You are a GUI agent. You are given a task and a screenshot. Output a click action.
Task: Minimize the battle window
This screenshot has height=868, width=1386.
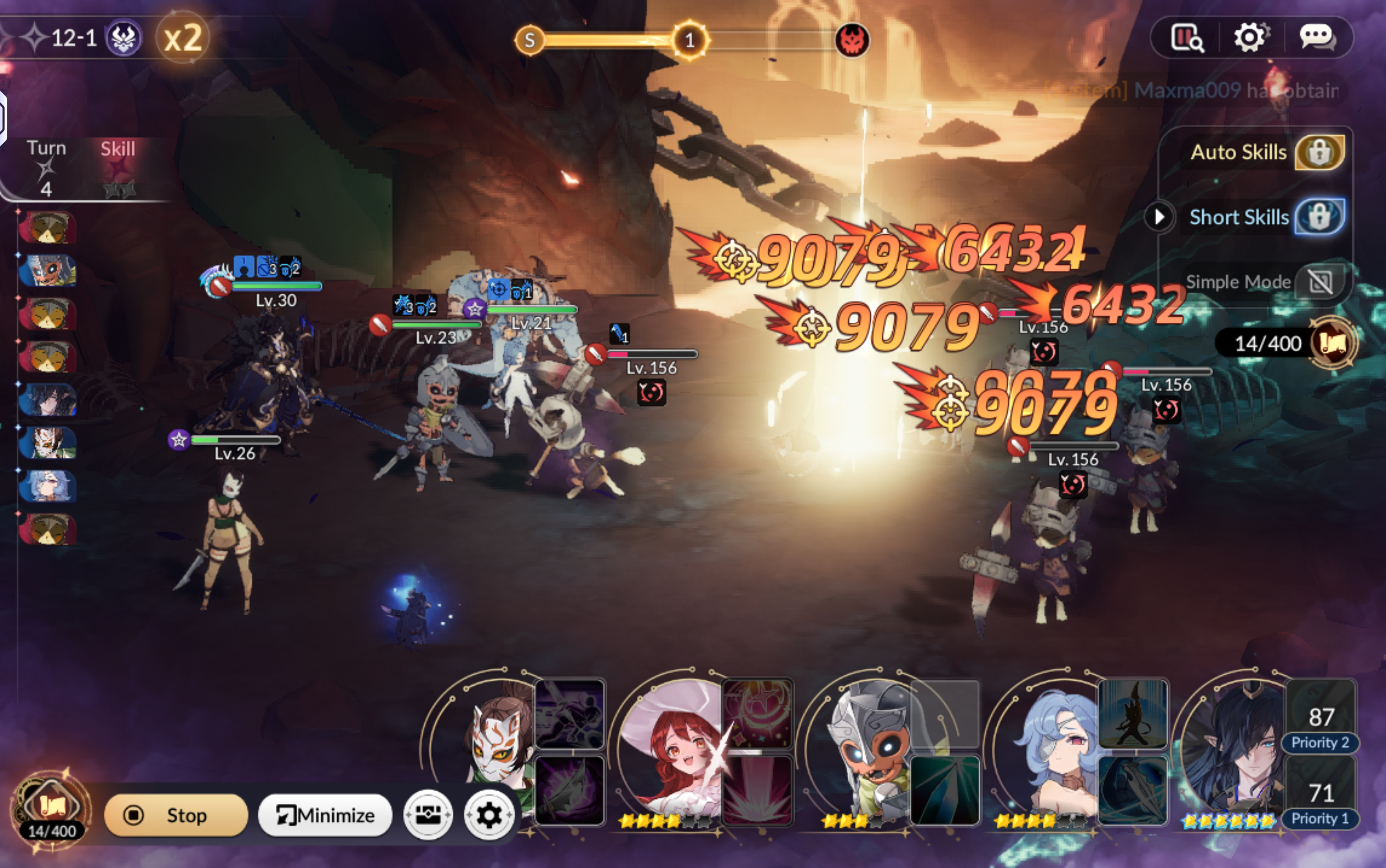pyautogui.click(x=325, y=815)
